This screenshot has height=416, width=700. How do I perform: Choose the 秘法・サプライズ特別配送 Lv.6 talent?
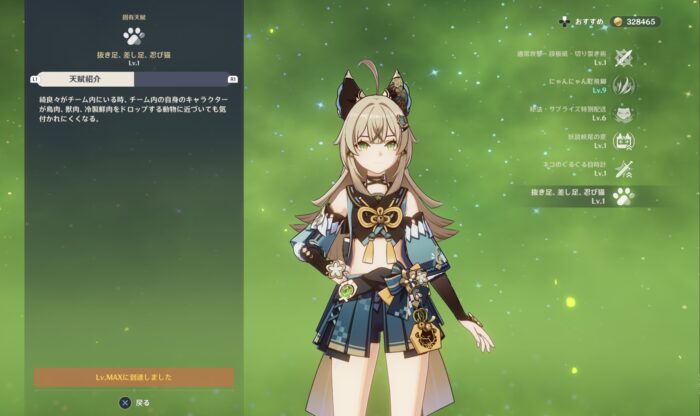click(624, 113)
